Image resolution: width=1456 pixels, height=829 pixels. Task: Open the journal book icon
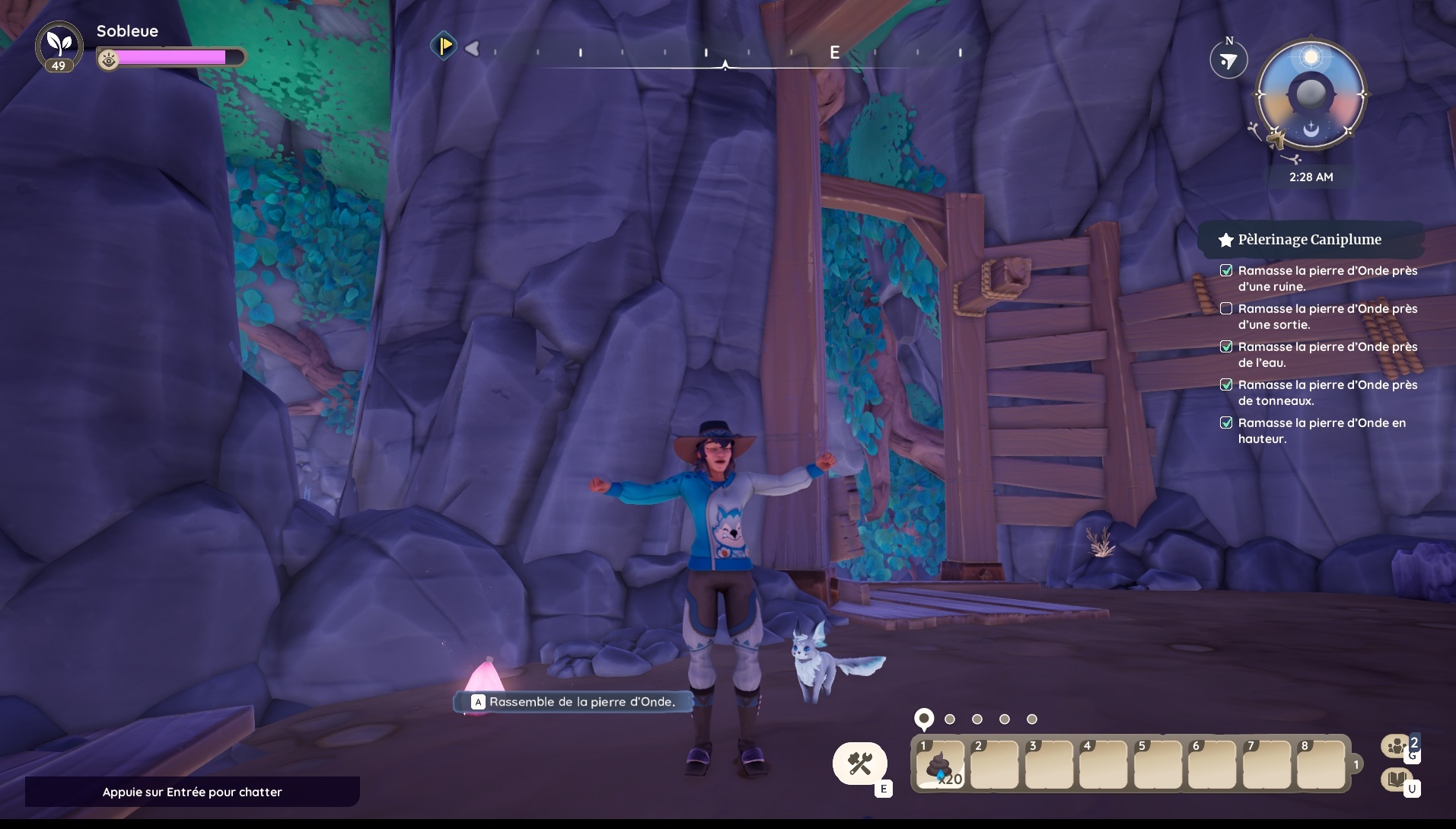pyautogui.click(x=1396, y=779)
